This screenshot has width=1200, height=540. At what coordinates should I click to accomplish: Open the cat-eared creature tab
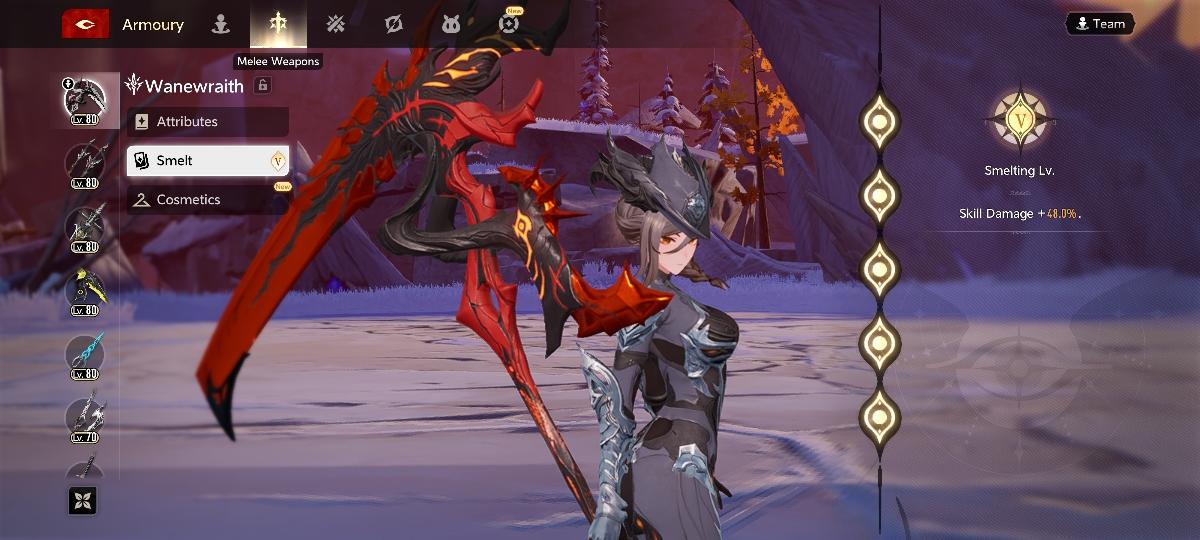[x=451, y=24]
